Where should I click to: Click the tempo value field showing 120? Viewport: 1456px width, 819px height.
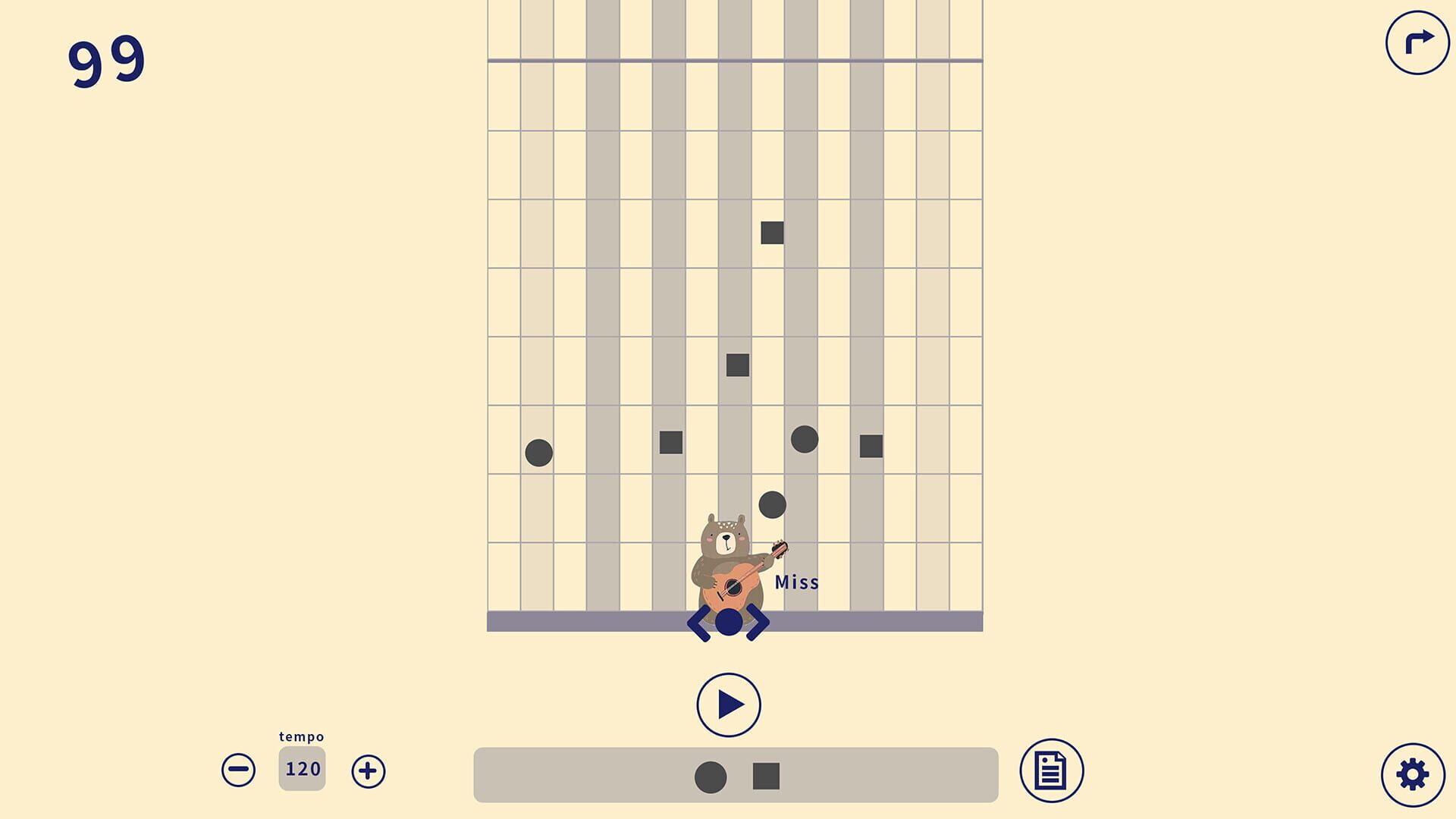coord(302,769)
